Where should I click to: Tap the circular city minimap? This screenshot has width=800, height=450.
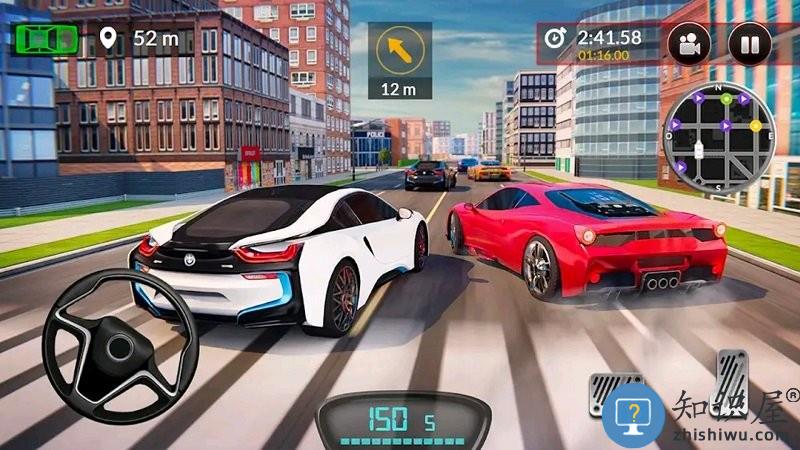pyautogui.click(x=718, y=138)
